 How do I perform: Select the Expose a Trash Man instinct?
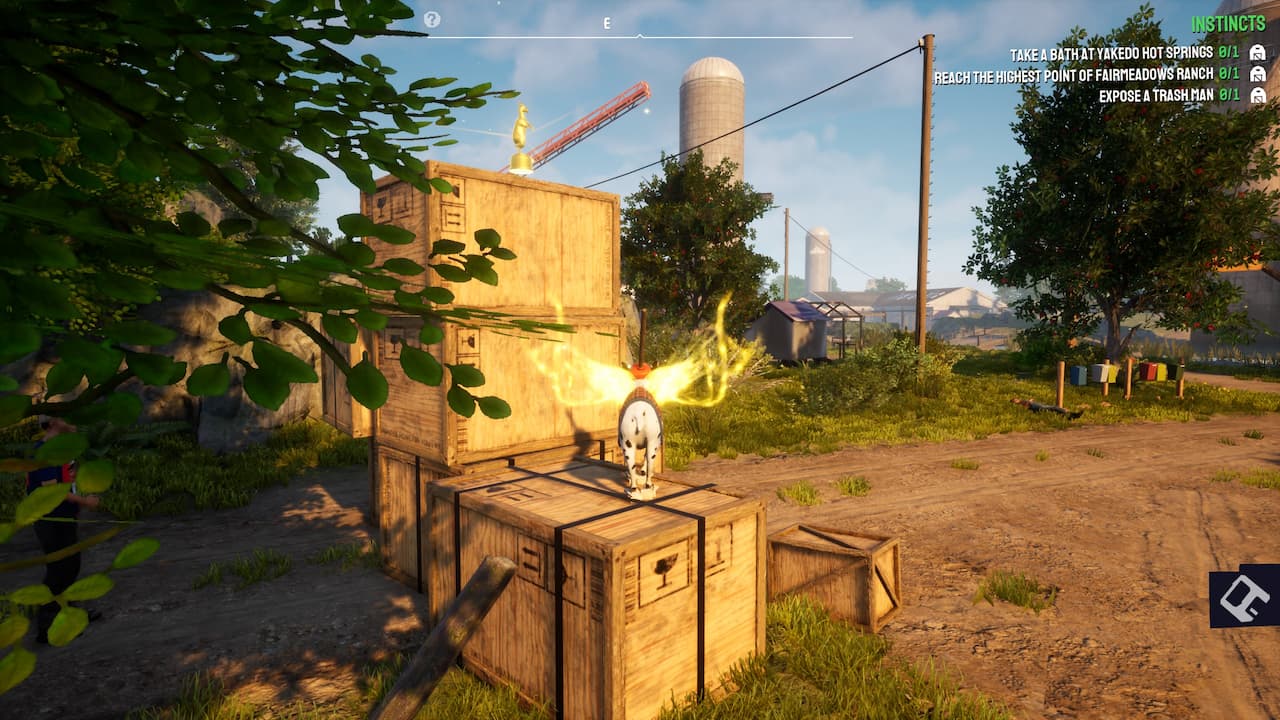click(1155, 96)
